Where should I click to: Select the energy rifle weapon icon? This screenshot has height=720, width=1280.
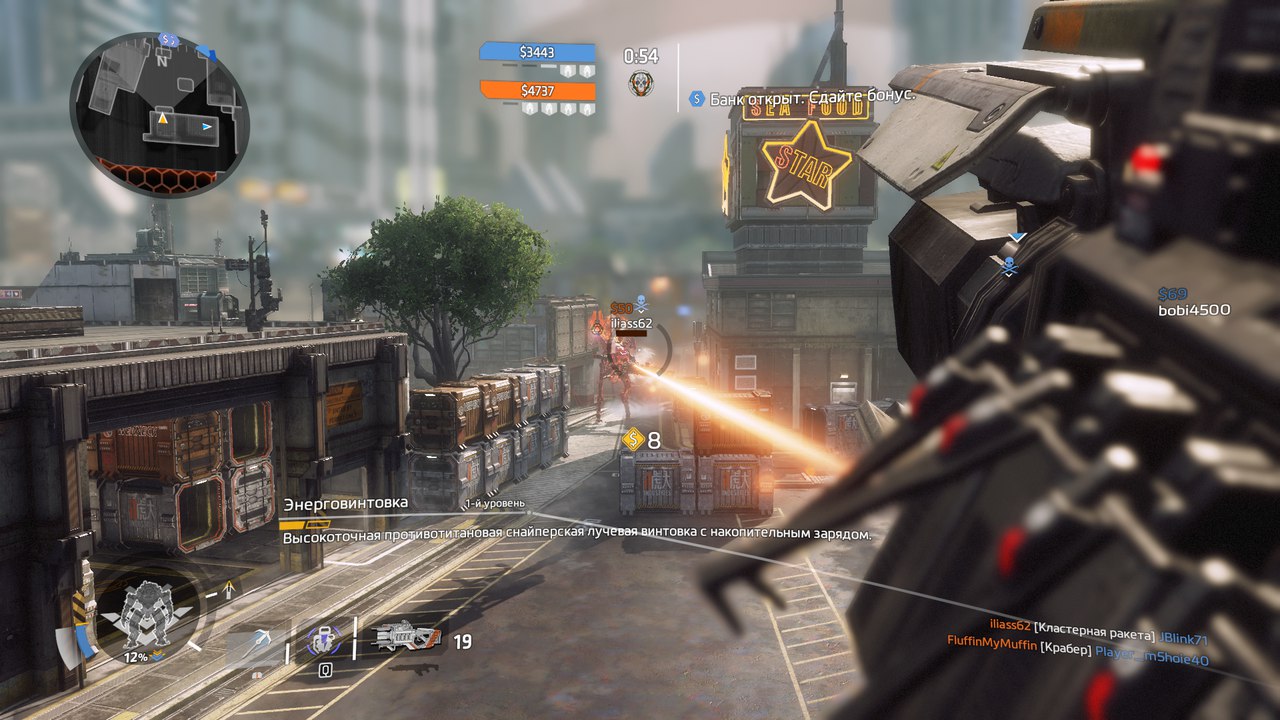(x=405, y=637)
